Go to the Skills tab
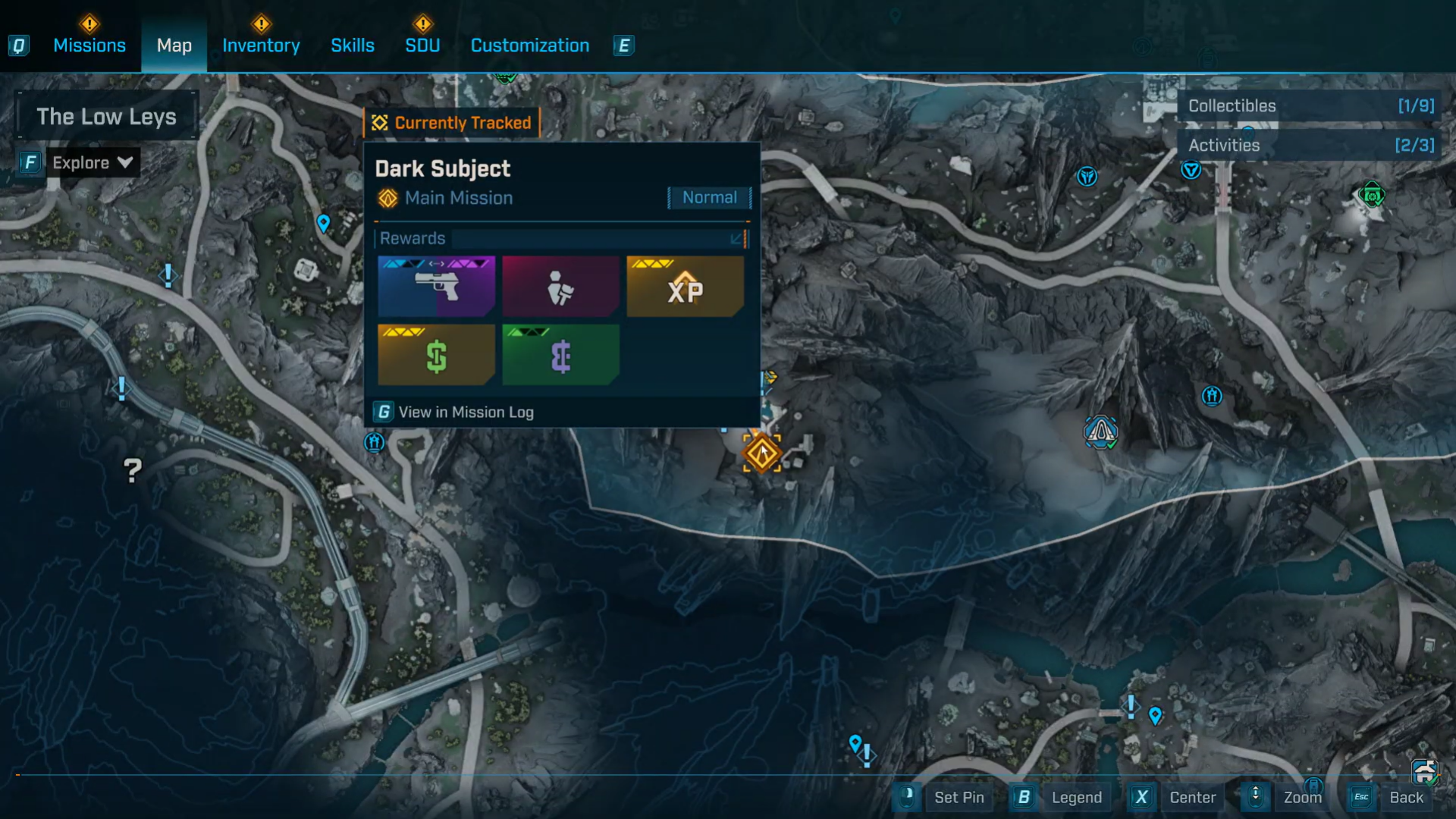This screenshot has width=1456, height=819. point(353,45)
